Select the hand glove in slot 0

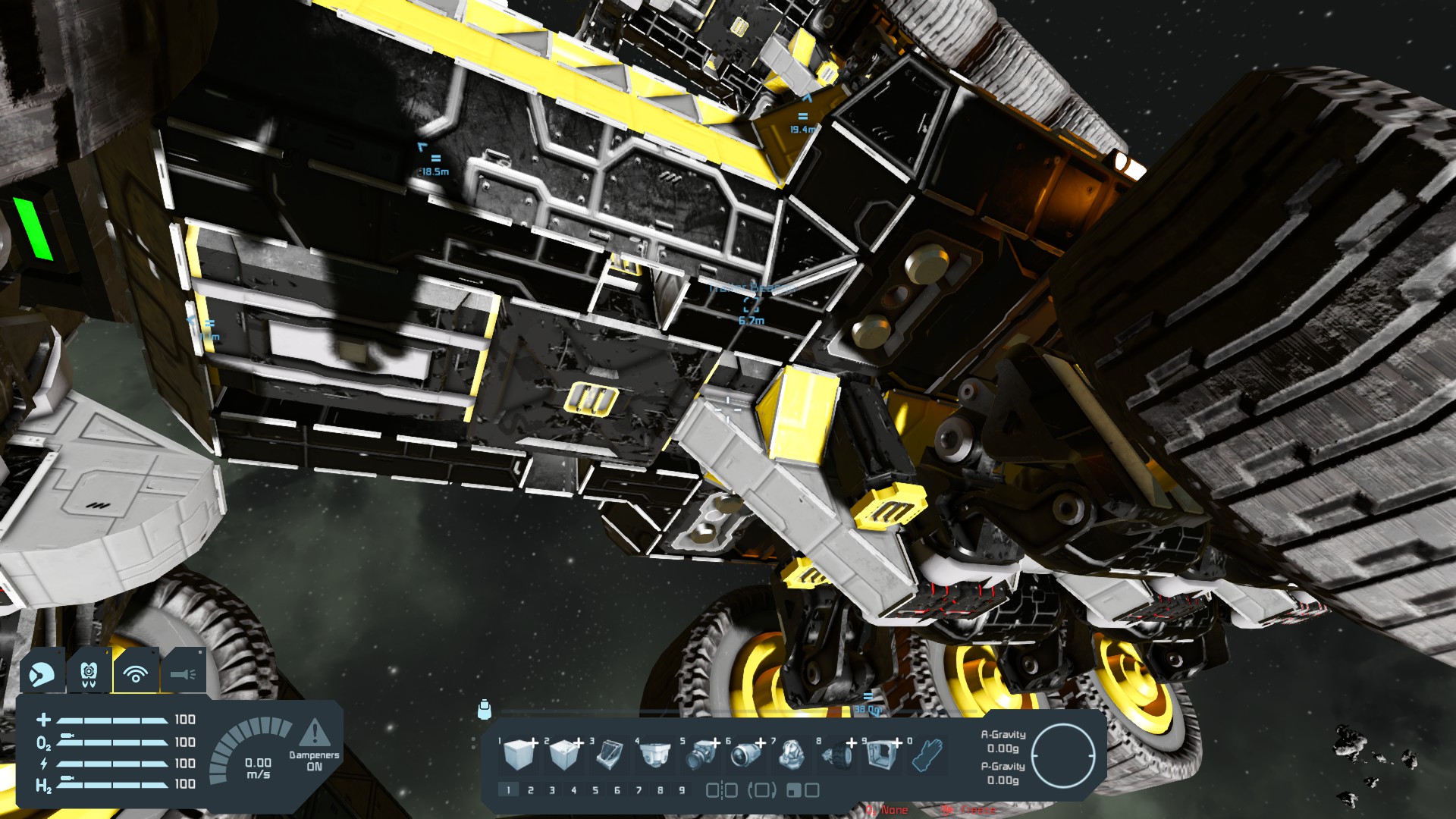click(x=926, y=755)
